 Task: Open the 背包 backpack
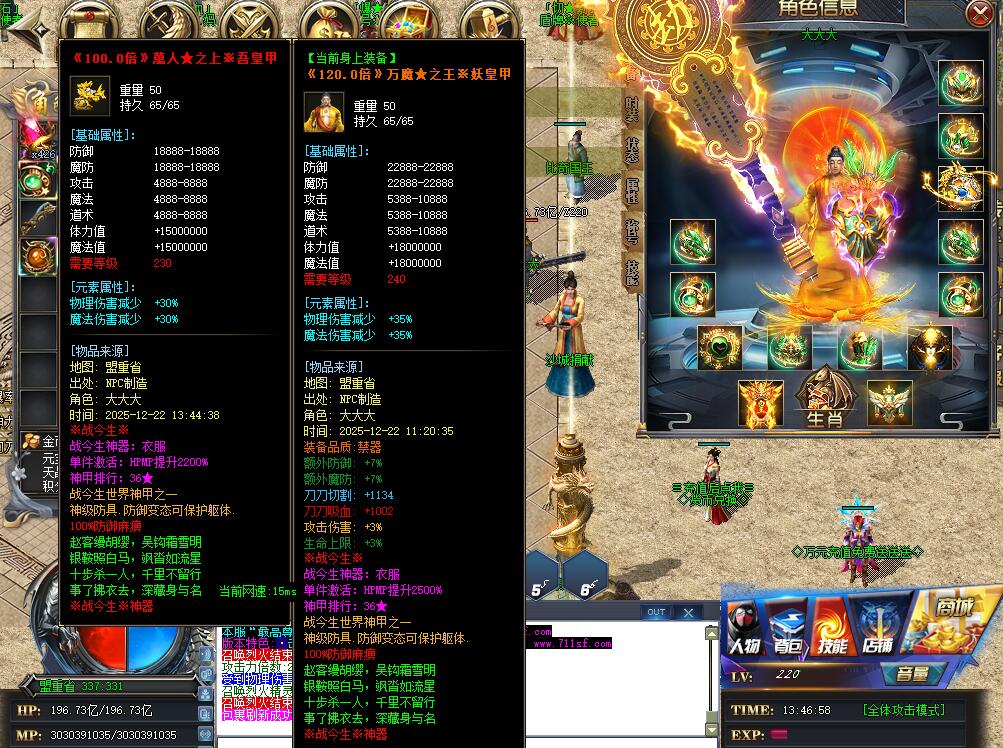coord(786,630)
